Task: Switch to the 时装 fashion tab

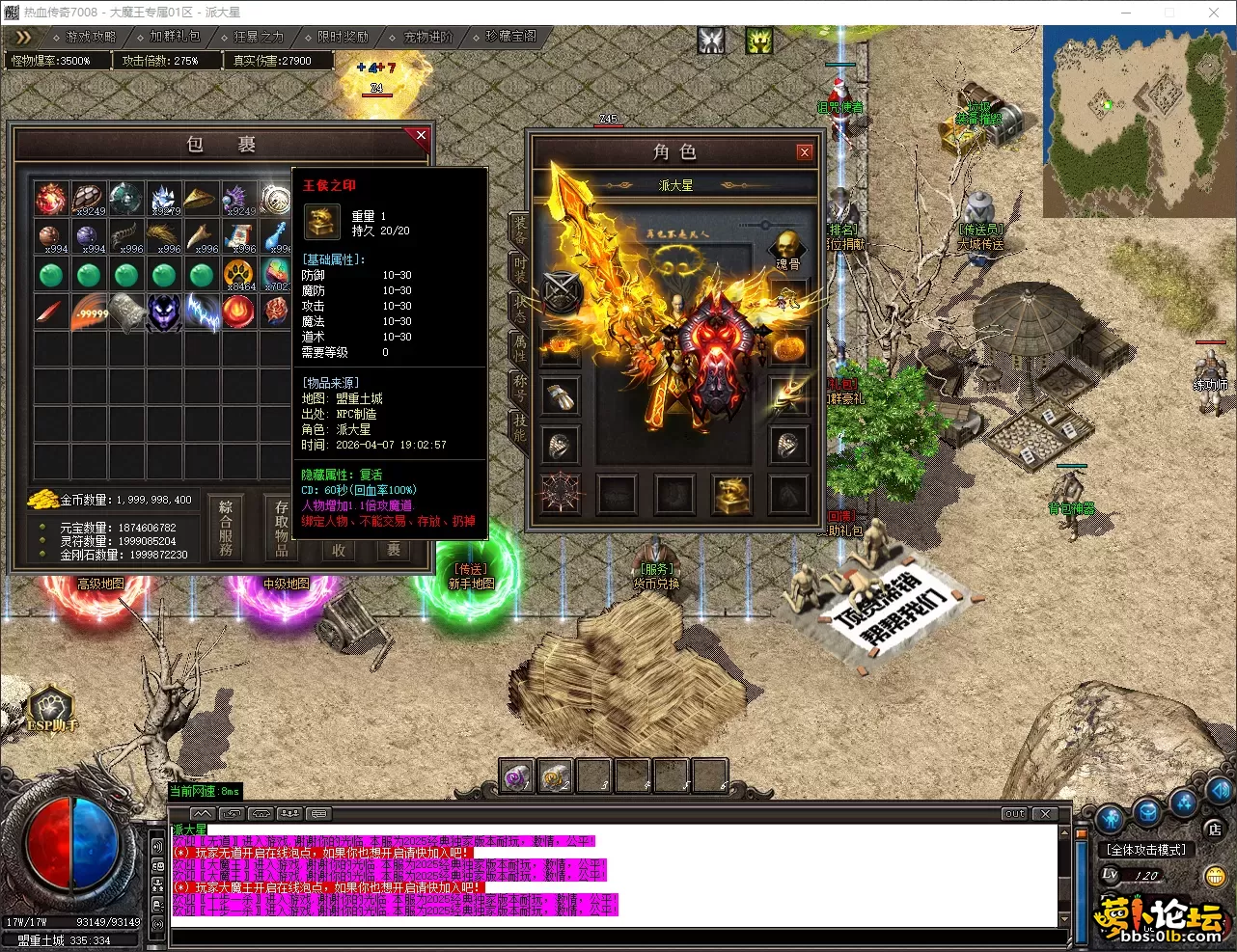Action: point(520,269)
